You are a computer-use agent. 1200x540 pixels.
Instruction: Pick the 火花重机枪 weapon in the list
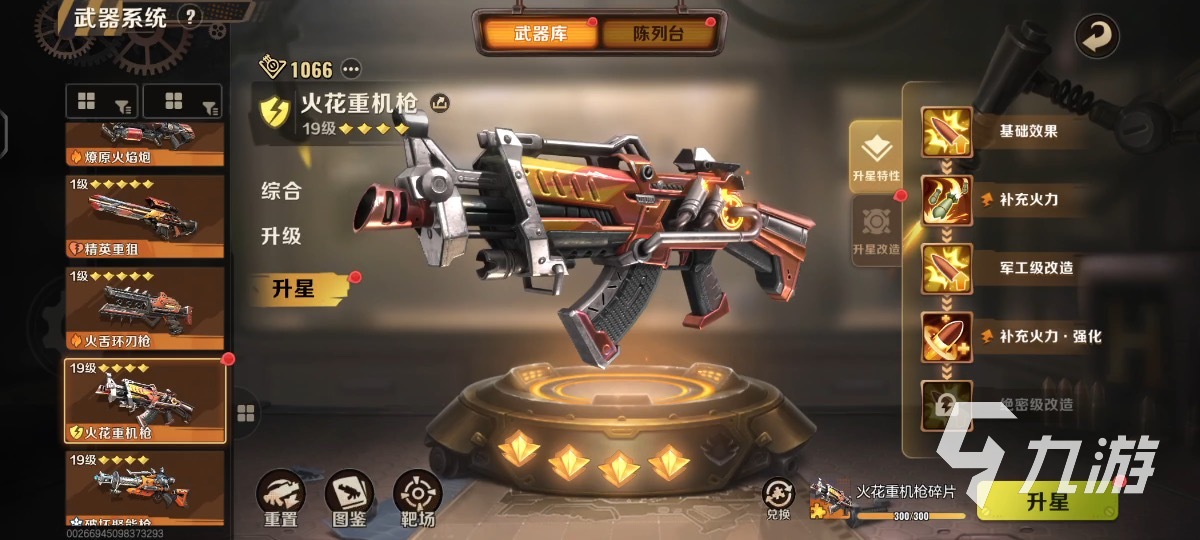coord(144,400)
